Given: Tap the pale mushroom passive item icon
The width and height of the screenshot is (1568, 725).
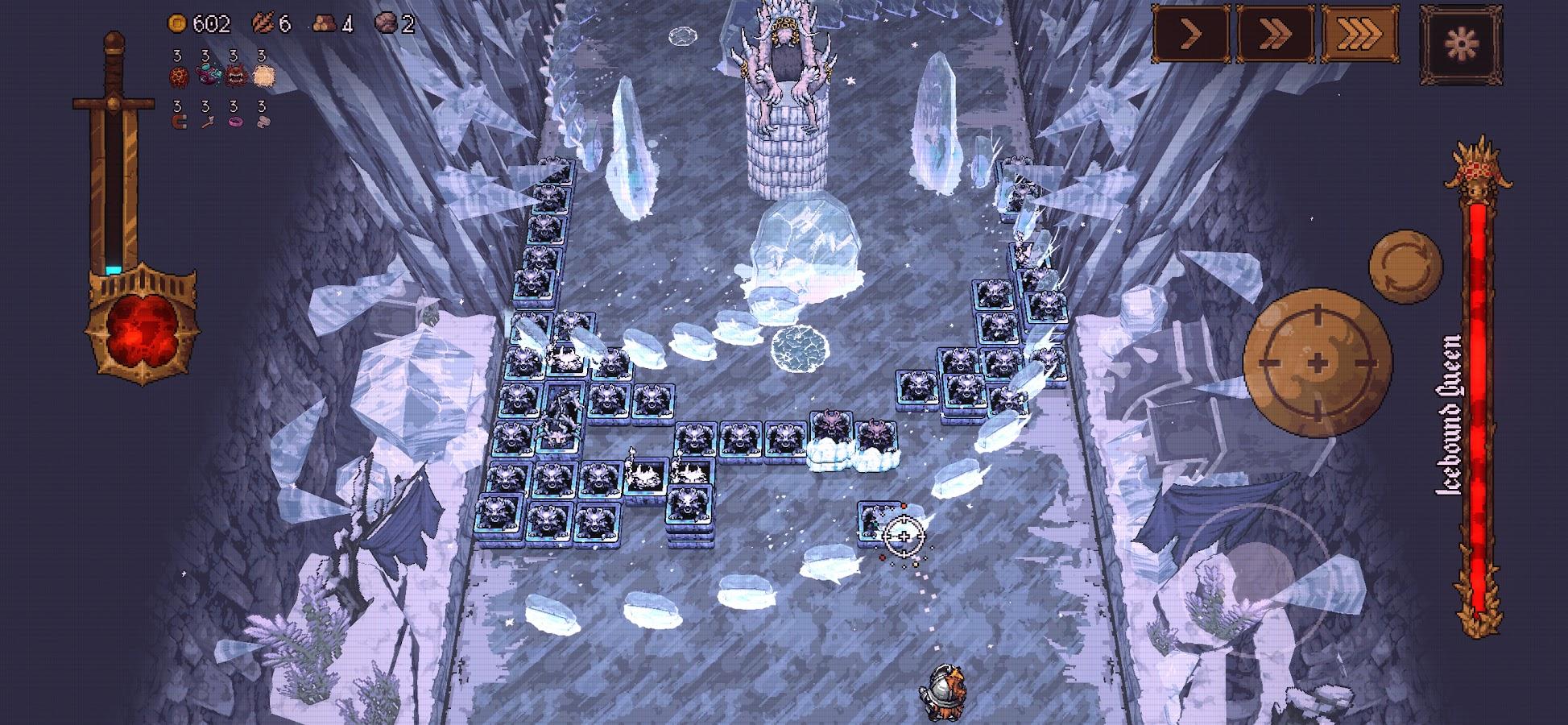Looking at the screenshot, I should (263, 122).
